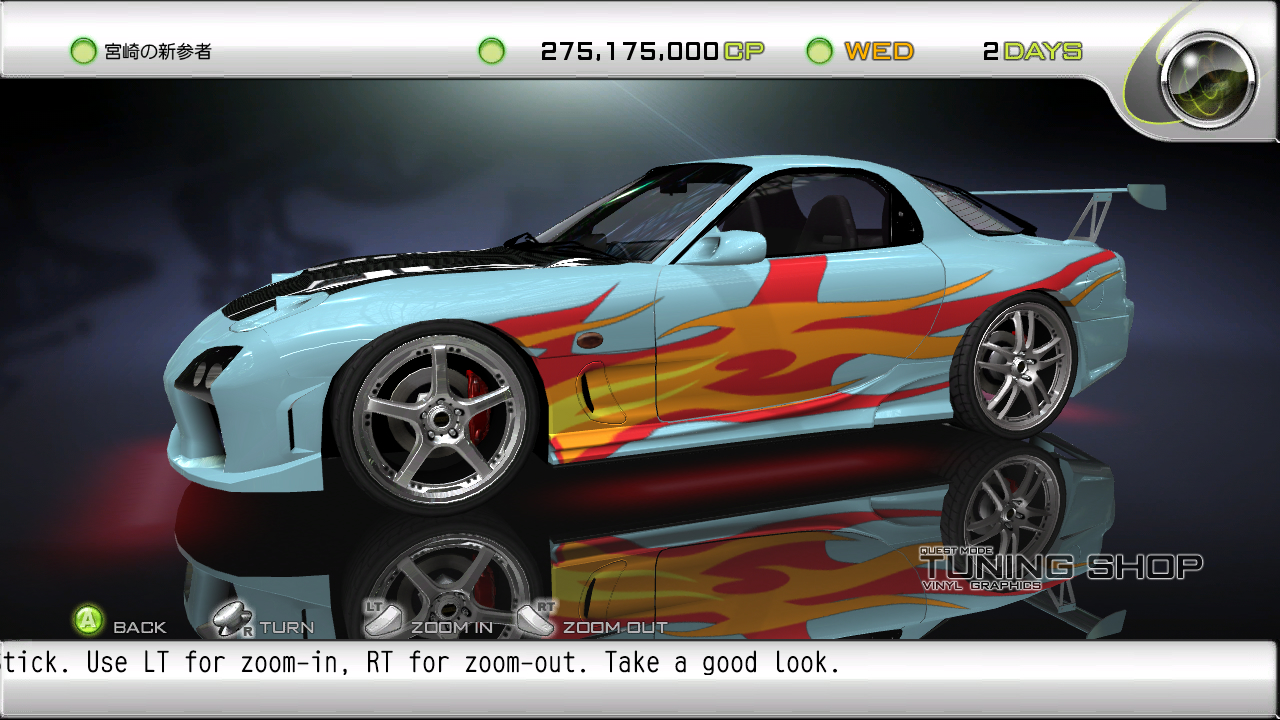Open the TUNING SHOP logo
This screenshot has height=720, width=1280.
(x=1060, y=566)
